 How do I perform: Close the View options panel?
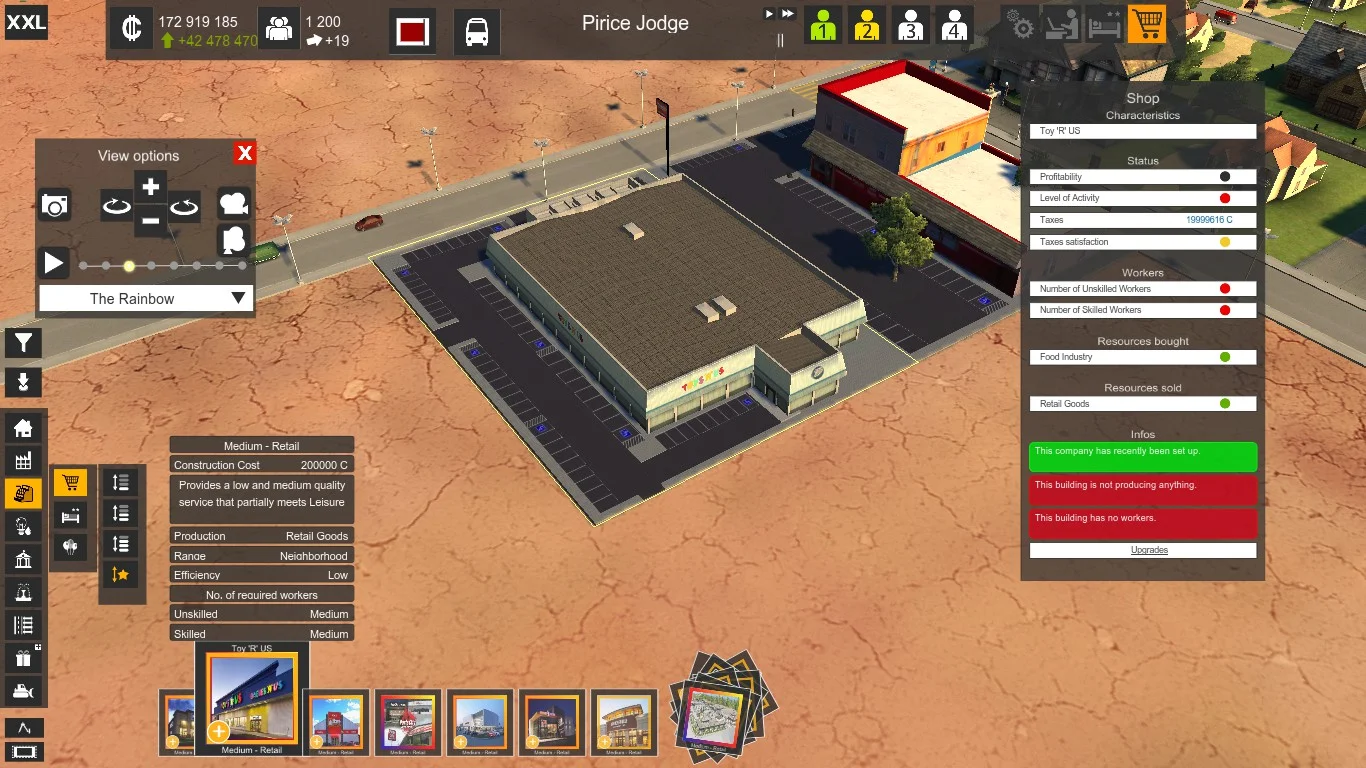[x=245, y=153]
